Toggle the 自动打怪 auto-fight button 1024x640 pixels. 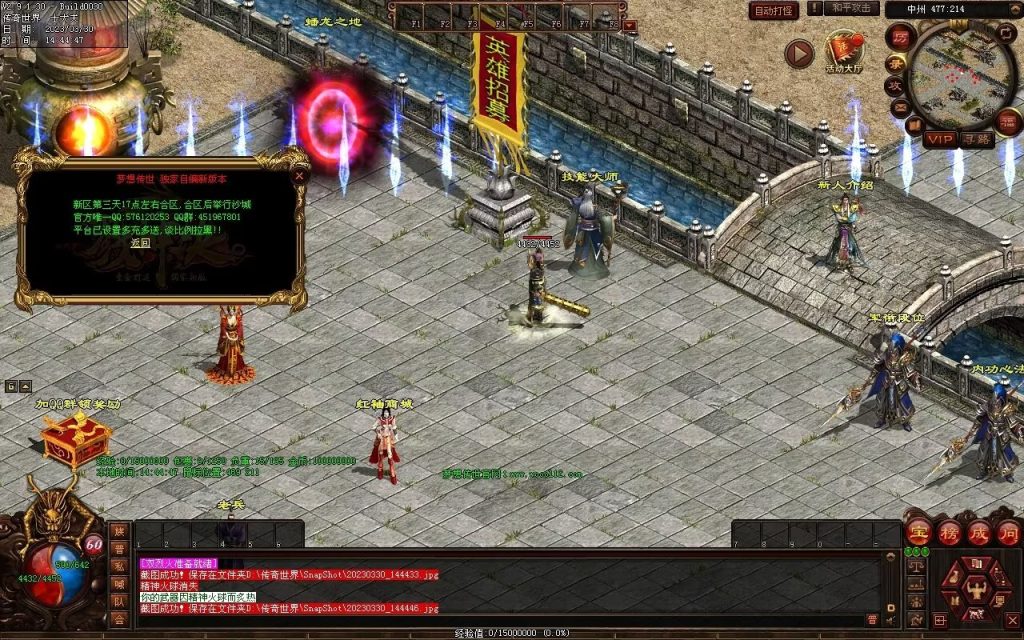[x=774, y=11]
